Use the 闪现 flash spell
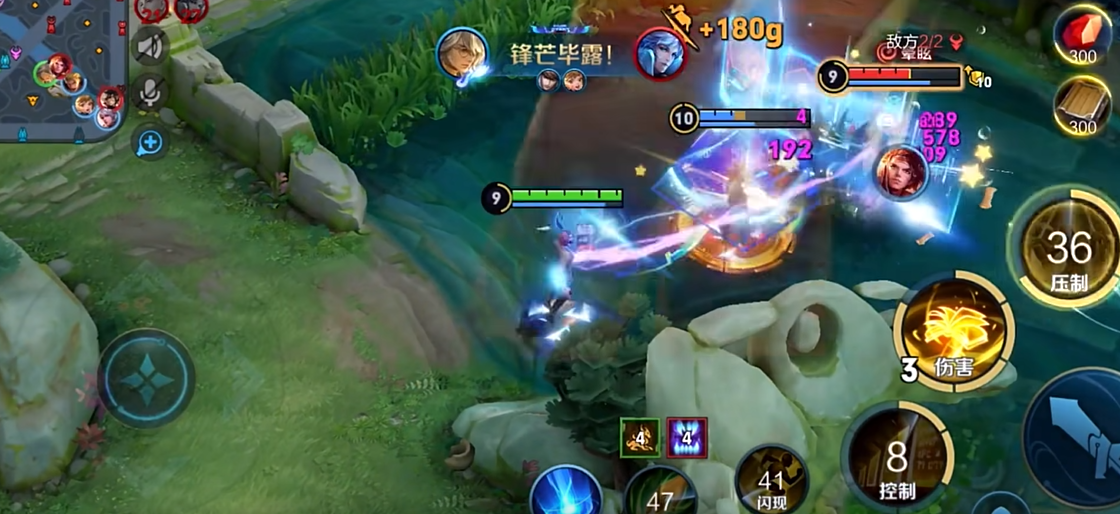Screen dimensions: 1120x514 (x=771, y=483)
